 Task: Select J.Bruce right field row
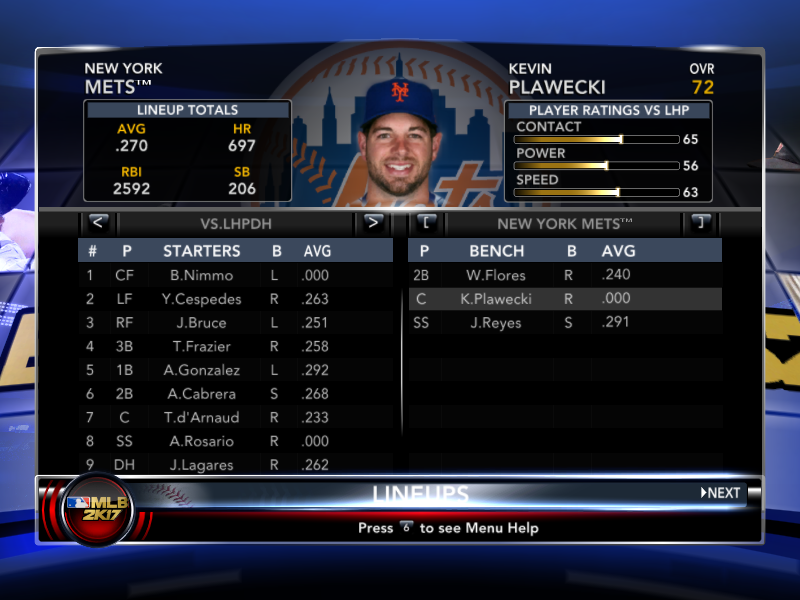(201, 323)
